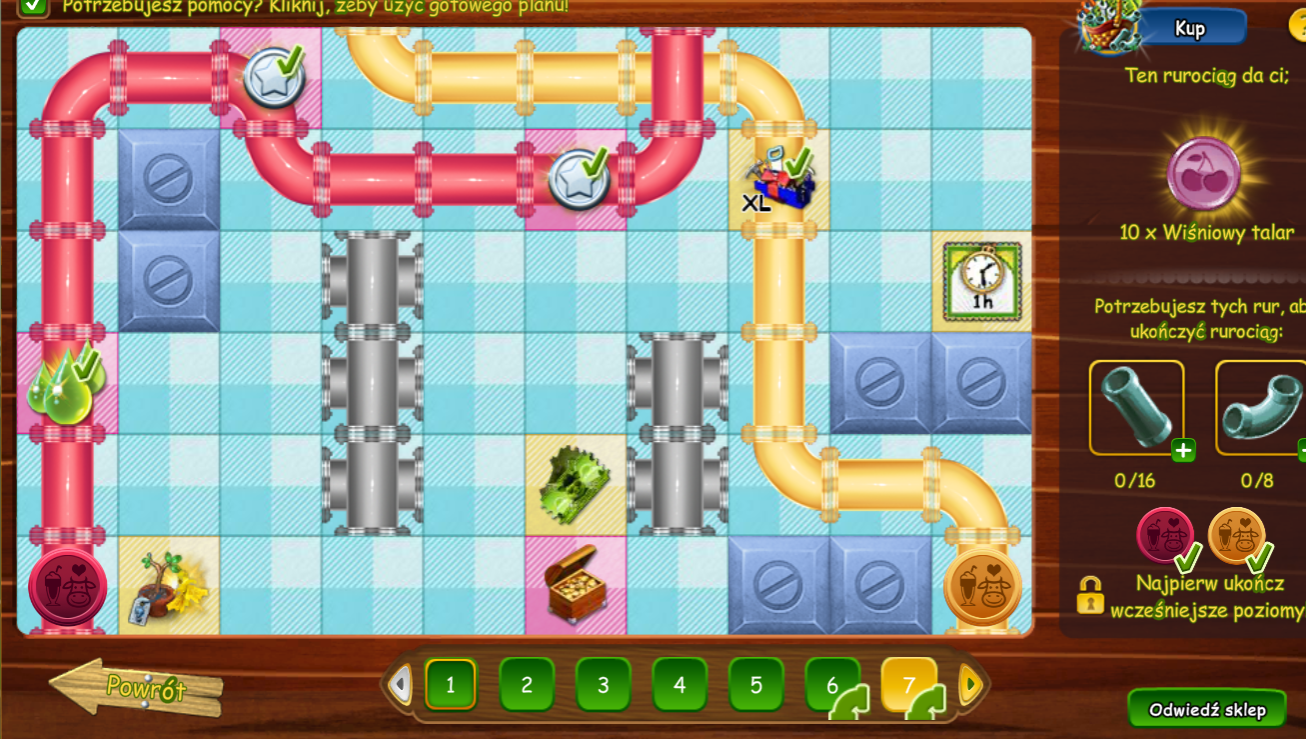Click the 1h clock reward tile
1306x739 pixels.
(x=981, y=279)
